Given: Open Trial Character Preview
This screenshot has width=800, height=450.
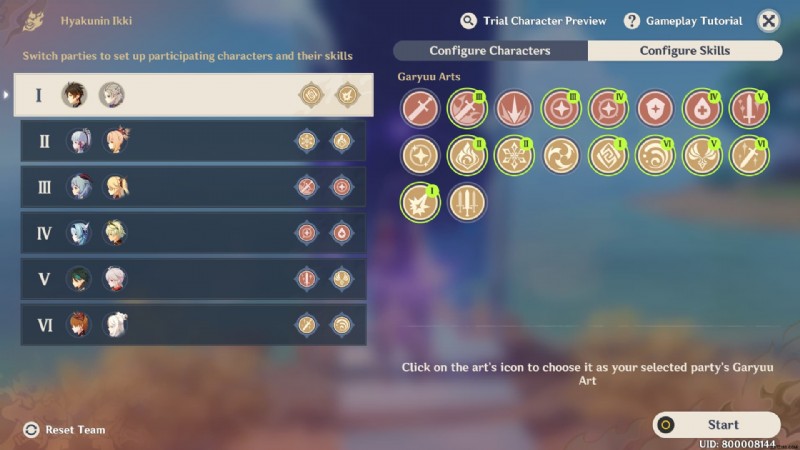Looking at the screenshot, I should point(533,21).
